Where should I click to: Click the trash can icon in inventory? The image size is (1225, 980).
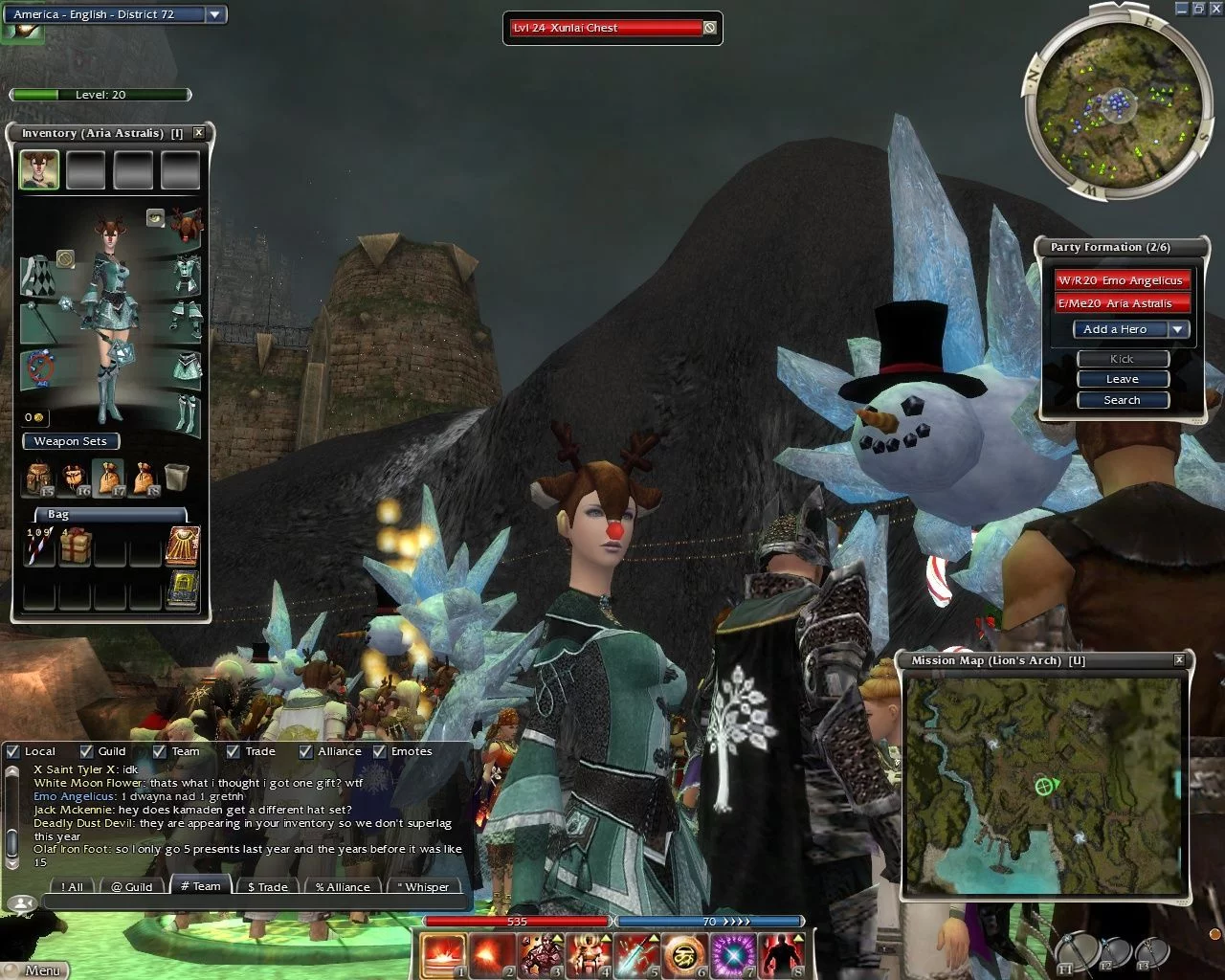176,476
